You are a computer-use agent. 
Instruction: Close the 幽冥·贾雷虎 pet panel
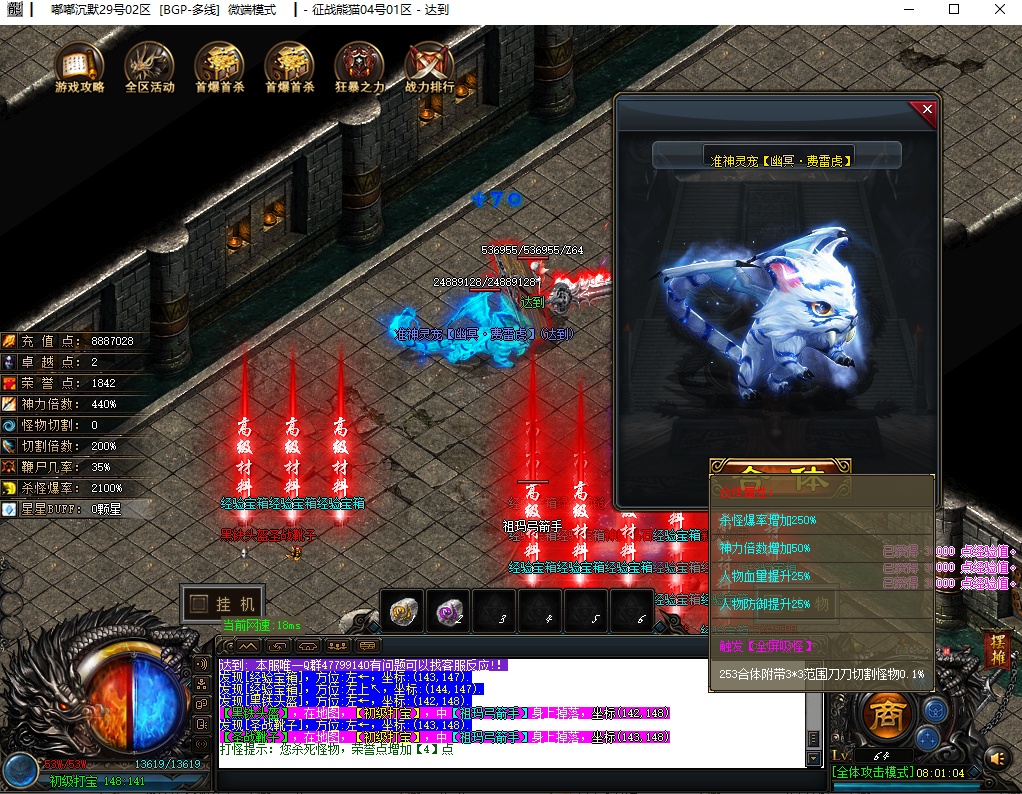(927, 110)
